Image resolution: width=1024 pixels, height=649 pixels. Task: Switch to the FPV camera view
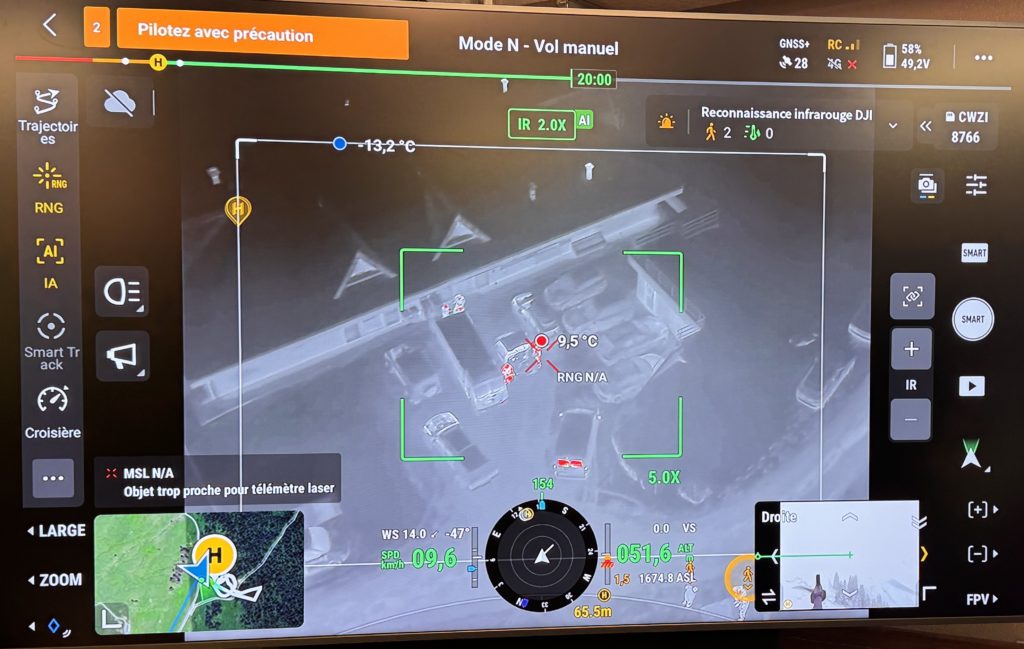[981, 599]
